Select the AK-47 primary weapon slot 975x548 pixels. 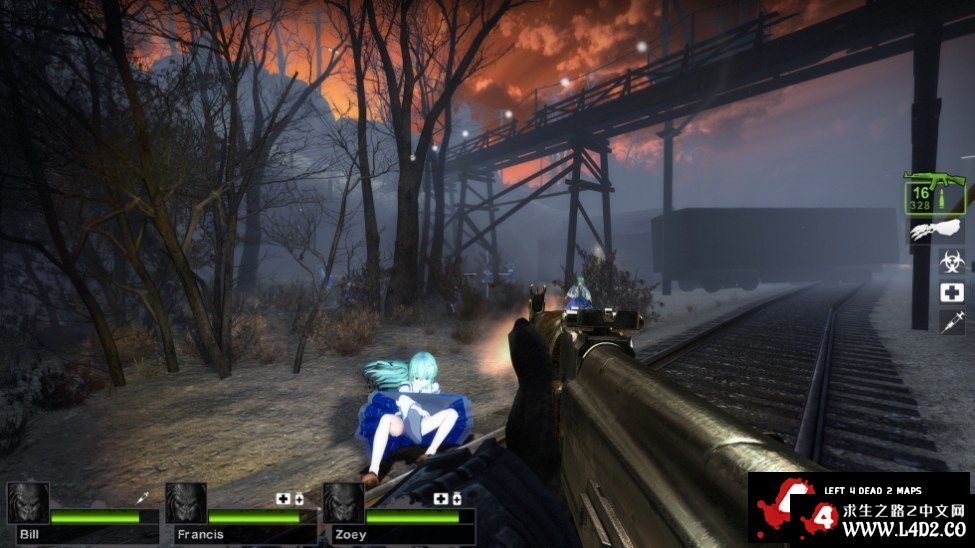click(x=935, y=191)
